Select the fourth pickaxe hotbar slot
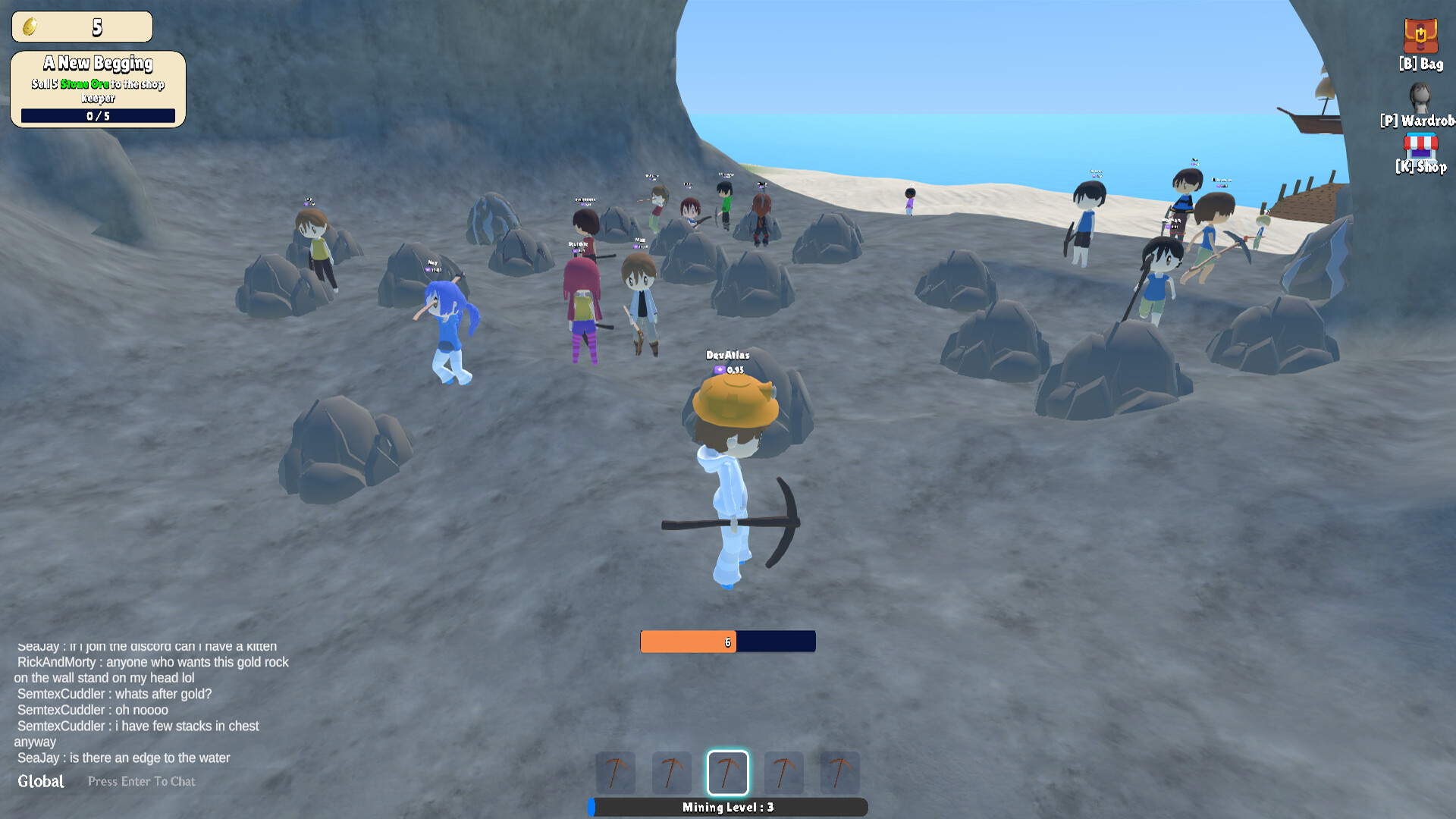The height and width of the screenshot is (819, 1456). [x=784, y=773]
